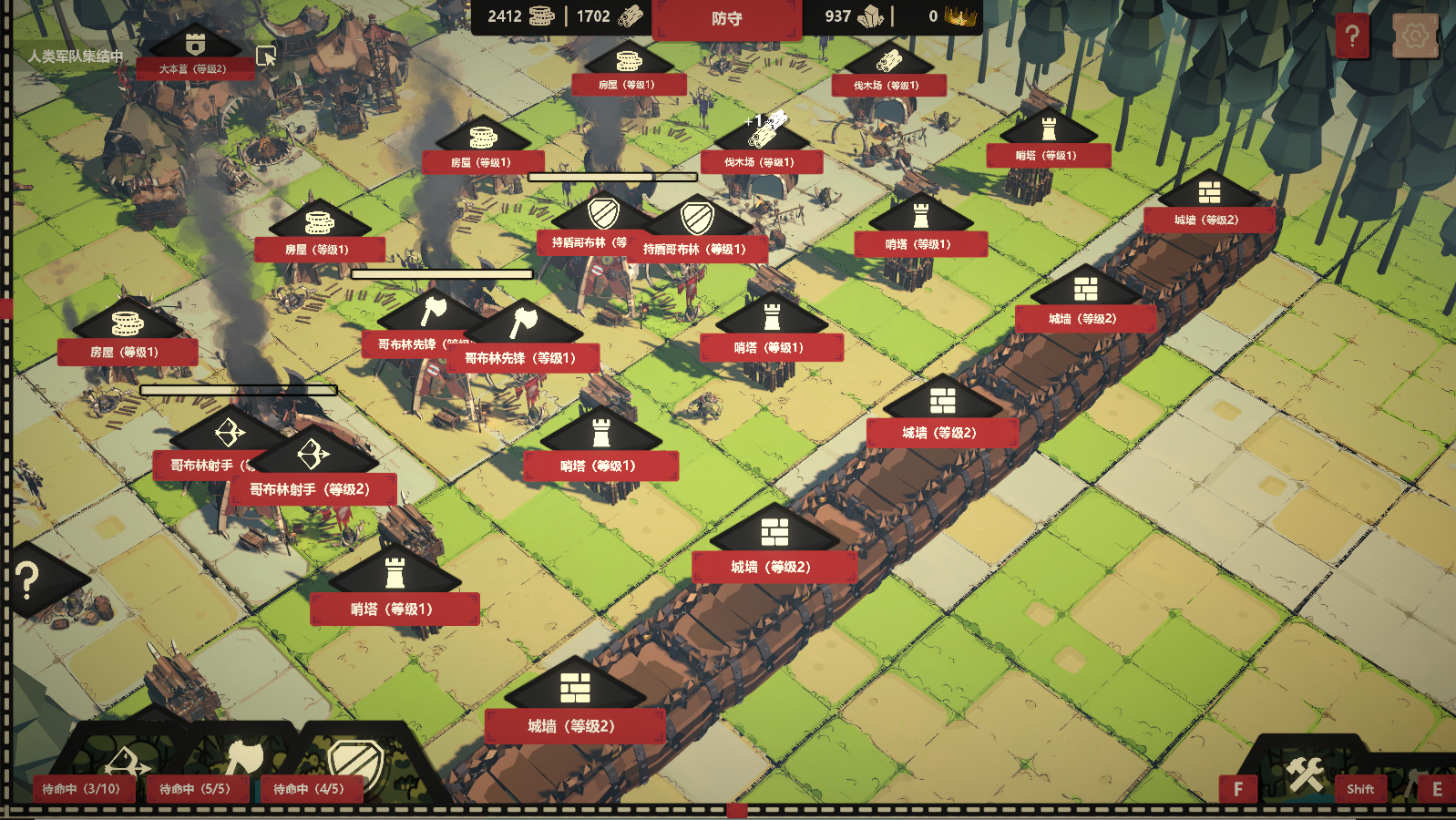
Task: Click the black diamond question mark at left
Action: [29, 579]
